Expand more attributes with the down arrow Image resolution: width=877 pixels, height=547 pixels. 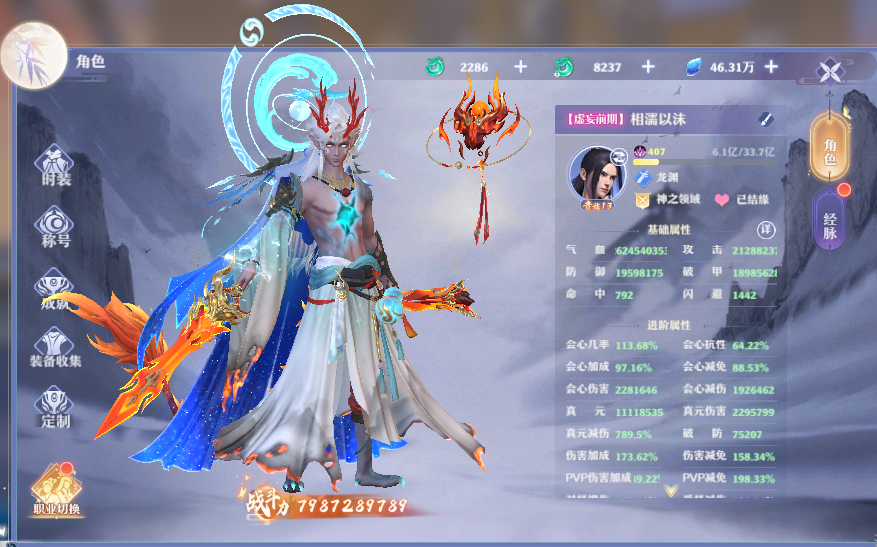point(670,490)
